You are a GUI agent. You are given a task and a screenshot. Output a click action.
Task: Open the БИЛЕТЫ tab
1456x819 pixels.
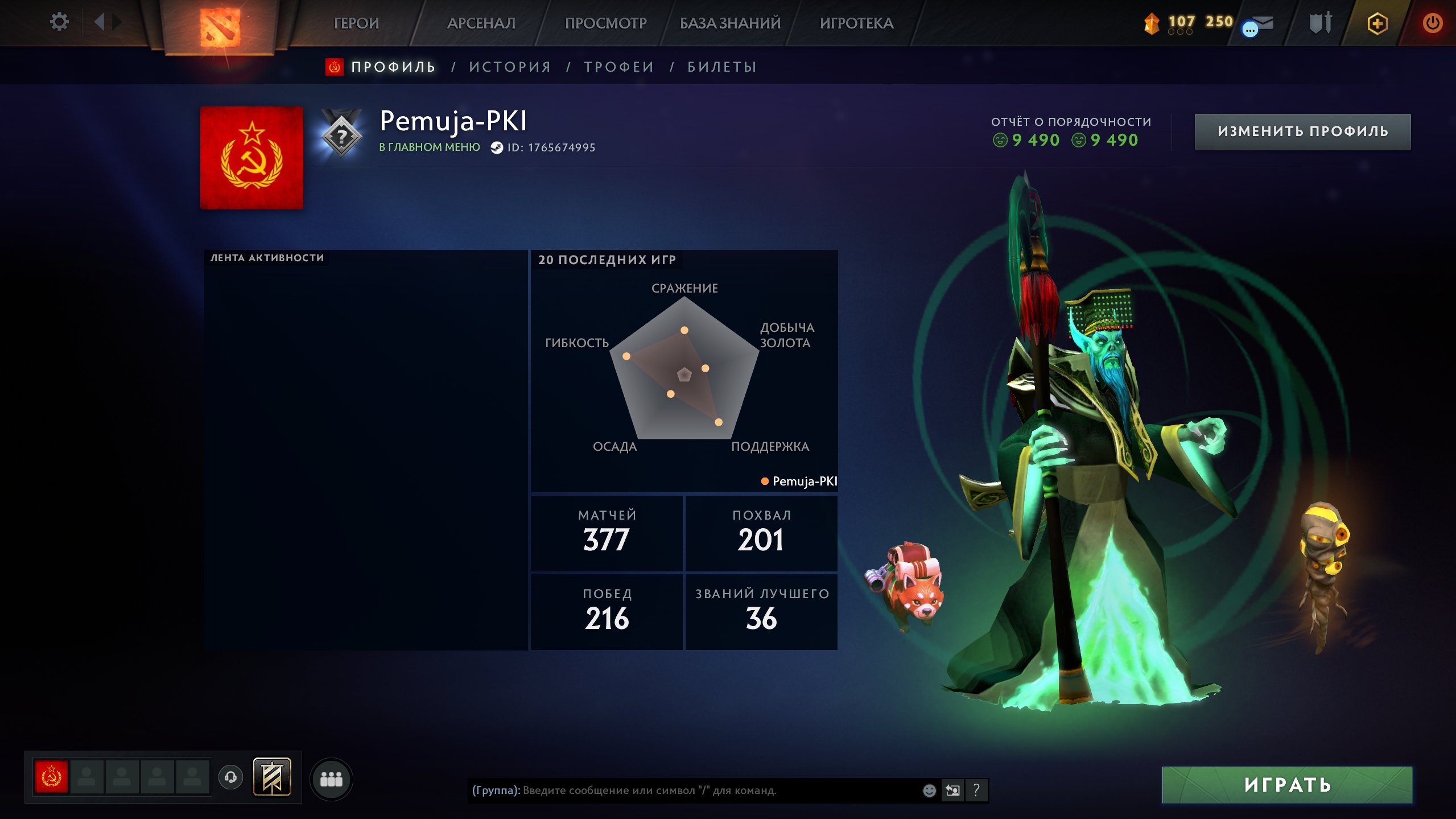point(722,67)
